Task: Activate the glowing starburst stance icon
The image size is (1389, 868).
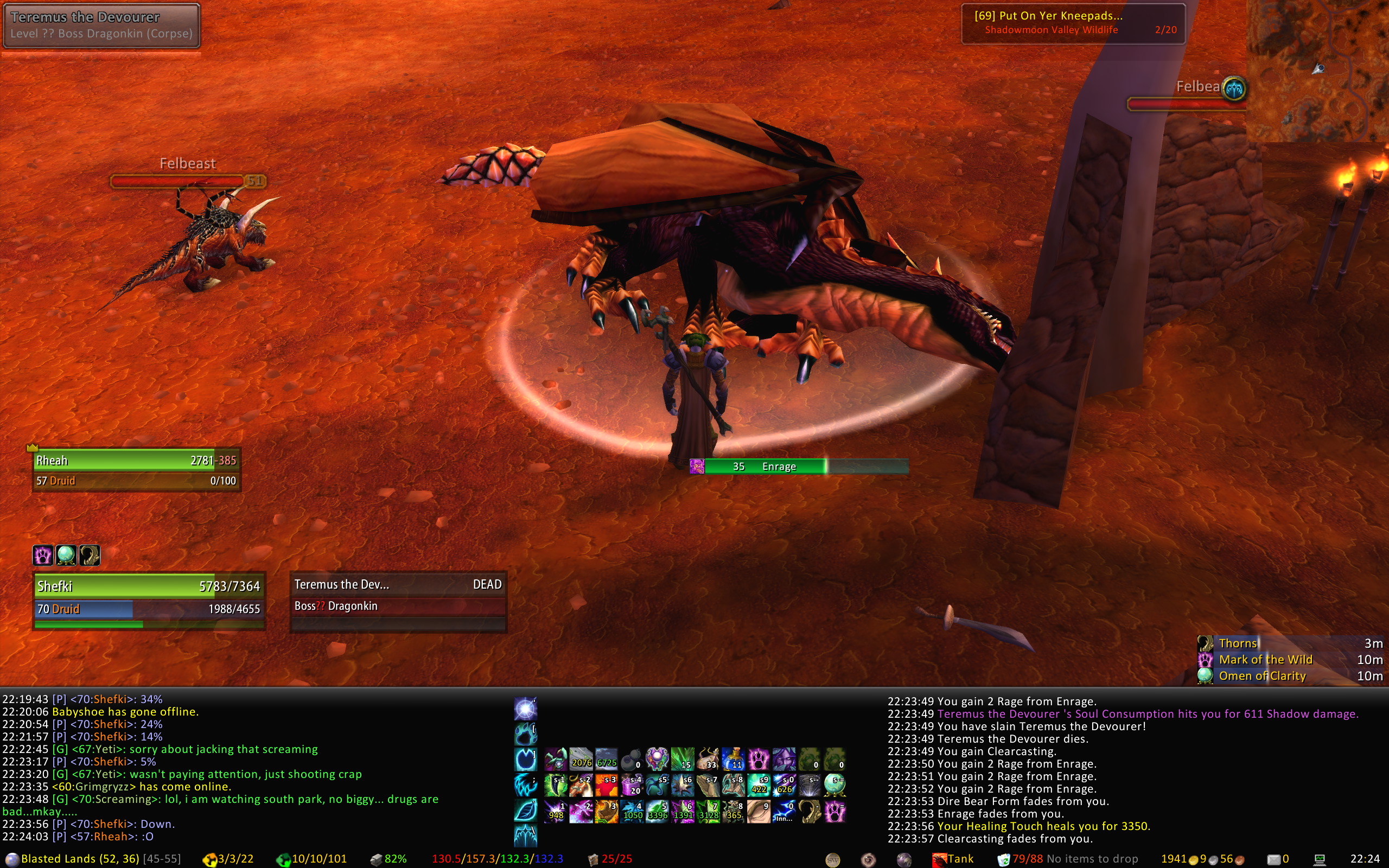Action: pos(525,710)
